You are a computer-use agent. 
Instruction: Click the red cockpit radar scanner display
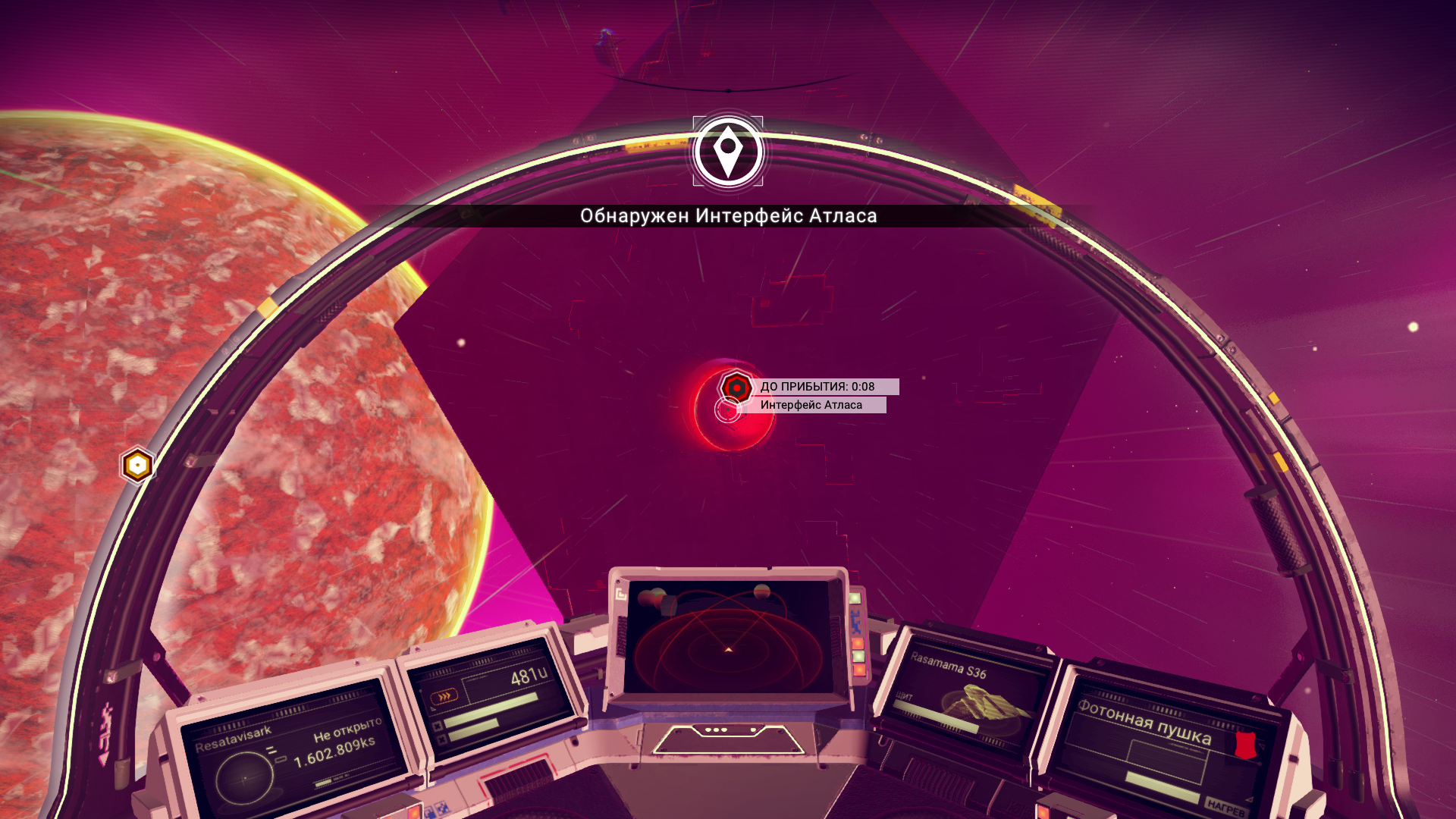tap(728, 639)
